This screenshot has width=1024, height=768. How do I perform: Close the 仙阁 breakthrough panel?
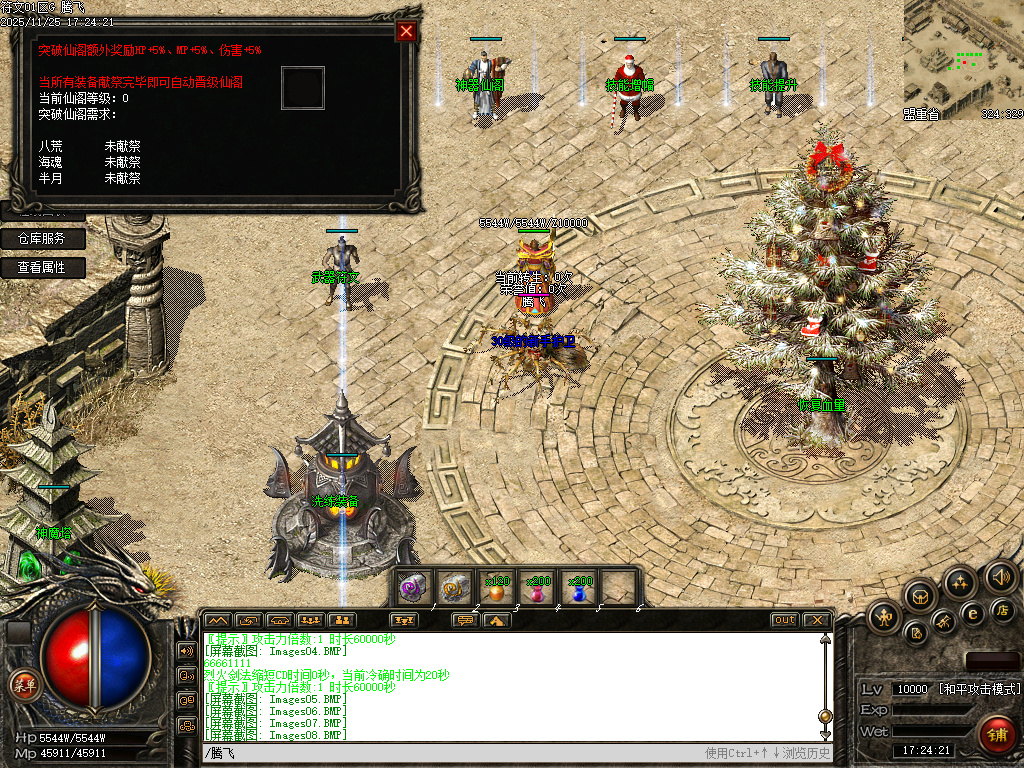pos(406,31)
